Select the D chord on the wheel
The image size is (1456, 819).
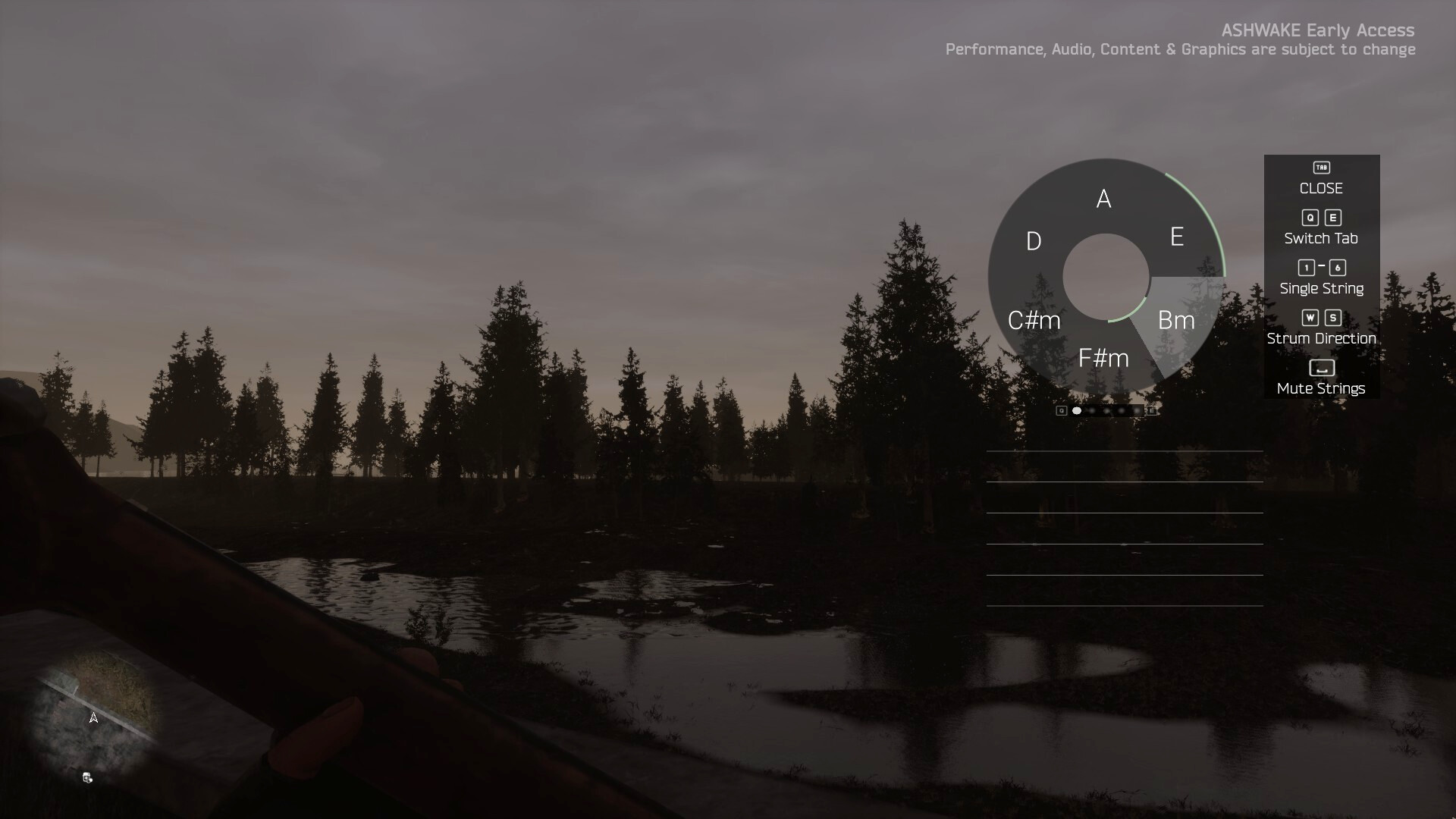click(x=1032, y=241)
